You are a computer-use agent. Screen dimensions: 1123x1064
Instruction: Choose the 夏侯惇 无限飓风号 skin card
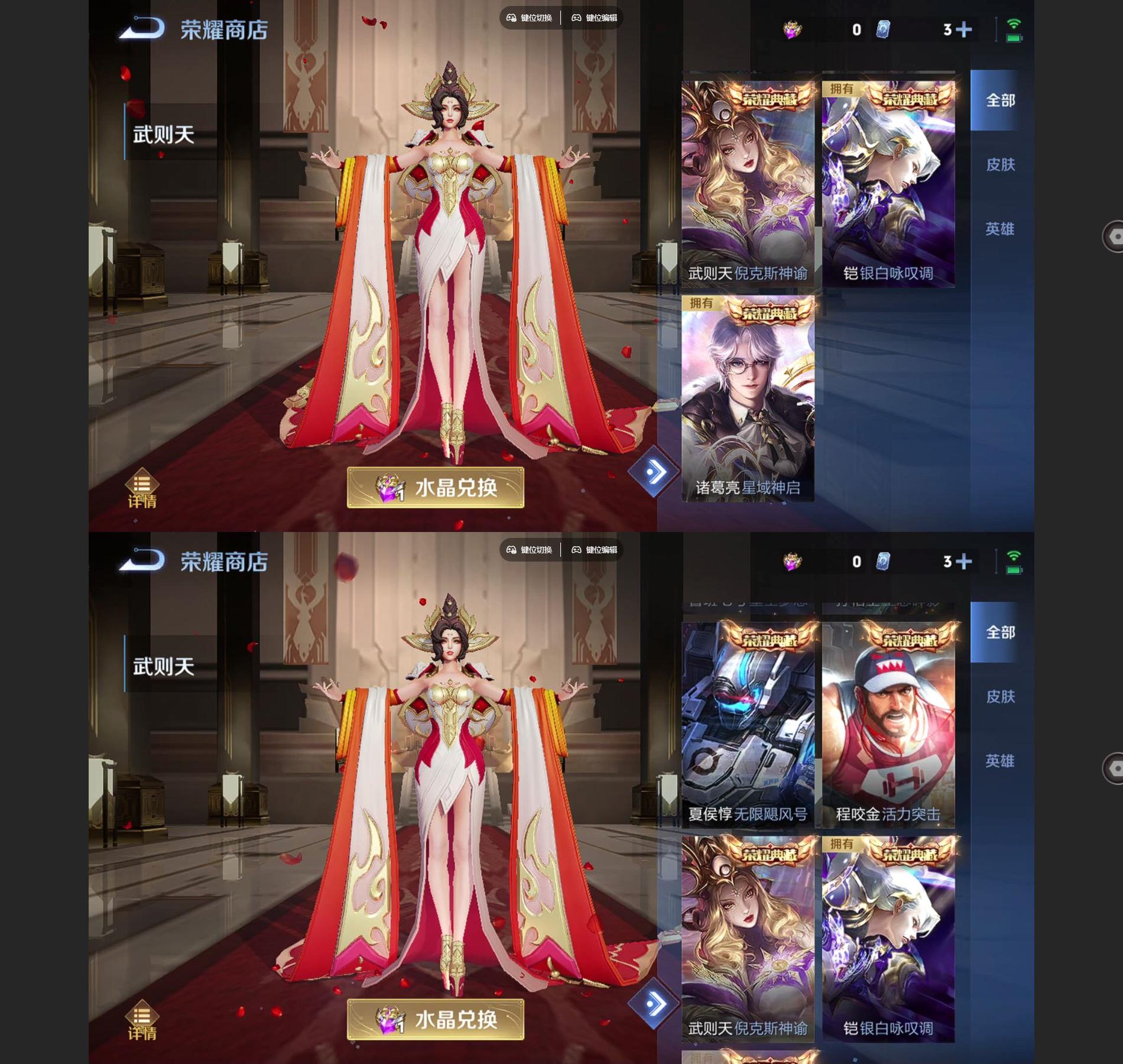pyautogui.click(x=748, y=724)
